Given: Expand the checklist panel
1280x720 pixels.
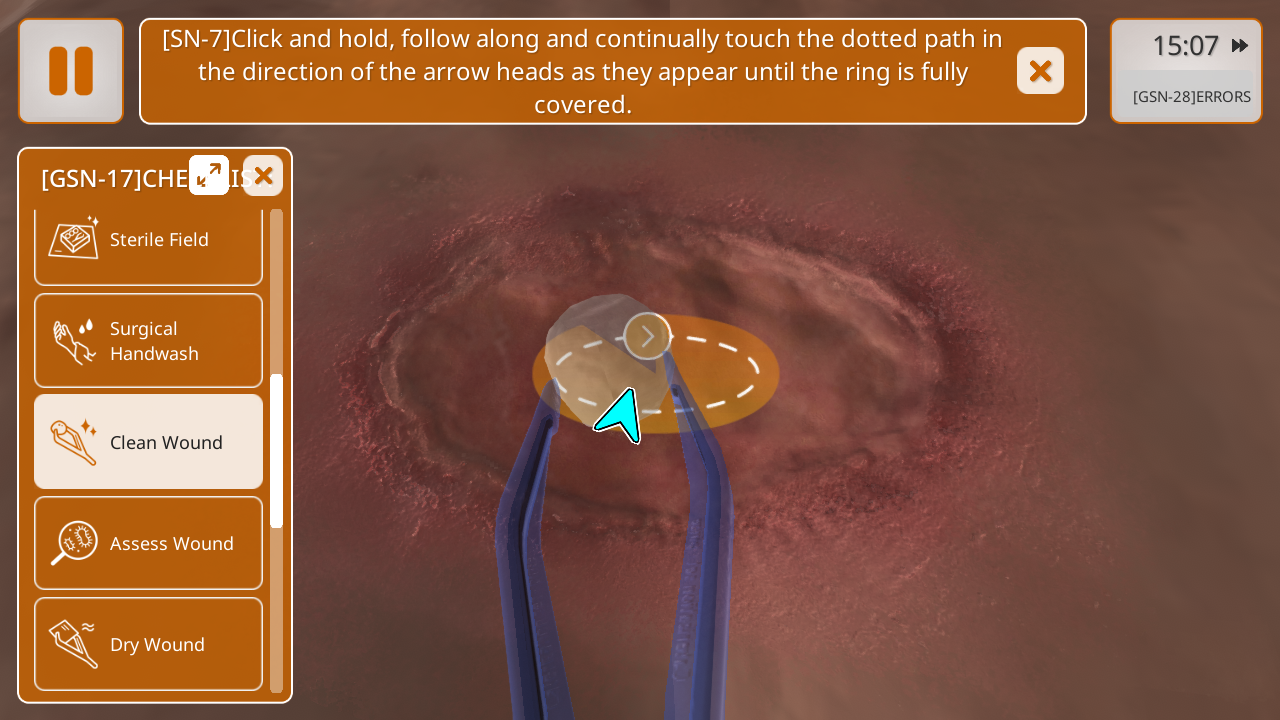Looking at the screenshot, I should tap(209, 175).
